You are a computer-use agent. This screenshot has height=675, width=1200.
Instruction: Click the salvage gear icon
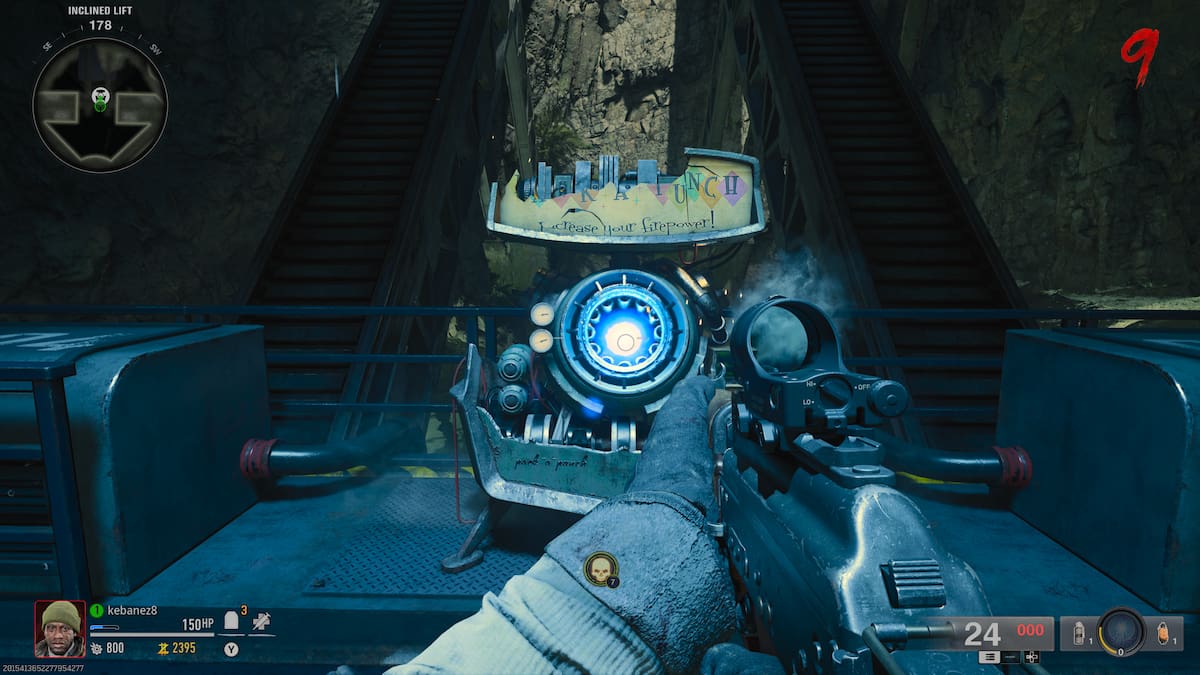(x=95, y=648)
